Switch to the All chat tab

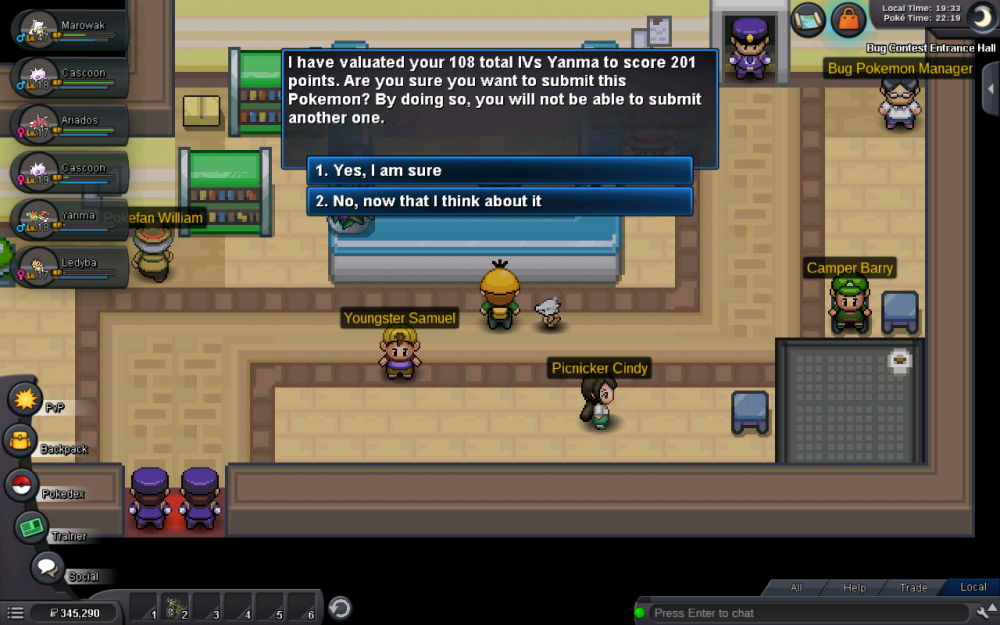click(796, 588)
